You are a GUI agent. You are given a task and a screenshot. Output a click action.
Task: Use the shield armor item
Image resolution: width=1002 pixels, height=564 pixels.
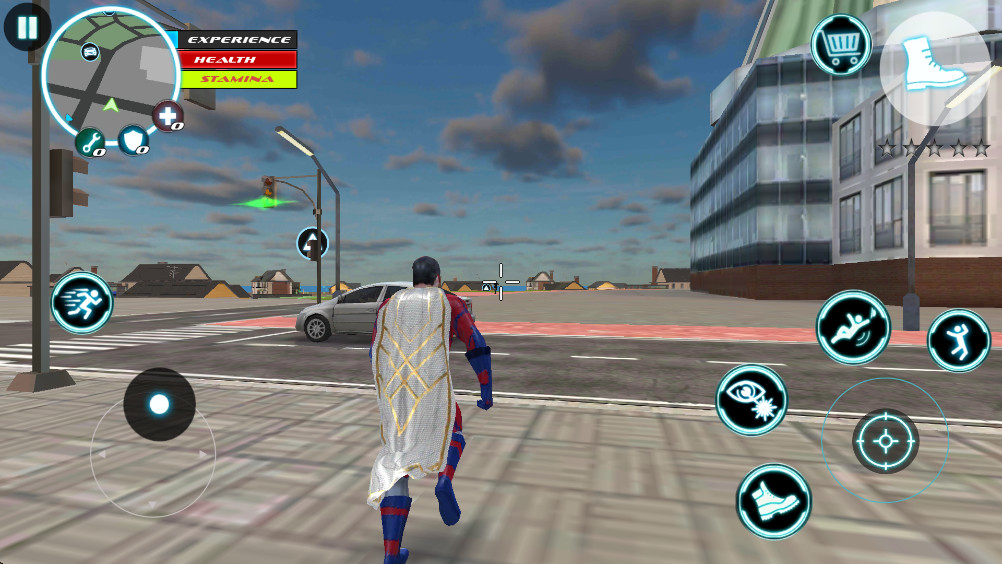click(x=133, y=141)
